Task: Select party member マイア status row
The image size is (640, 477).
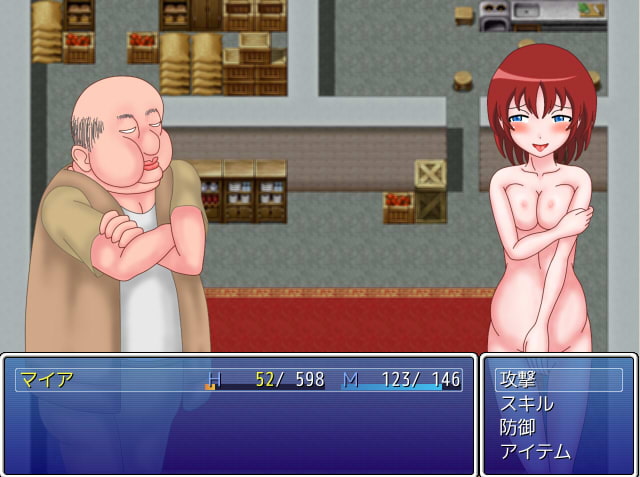Action: click(239, 380)
